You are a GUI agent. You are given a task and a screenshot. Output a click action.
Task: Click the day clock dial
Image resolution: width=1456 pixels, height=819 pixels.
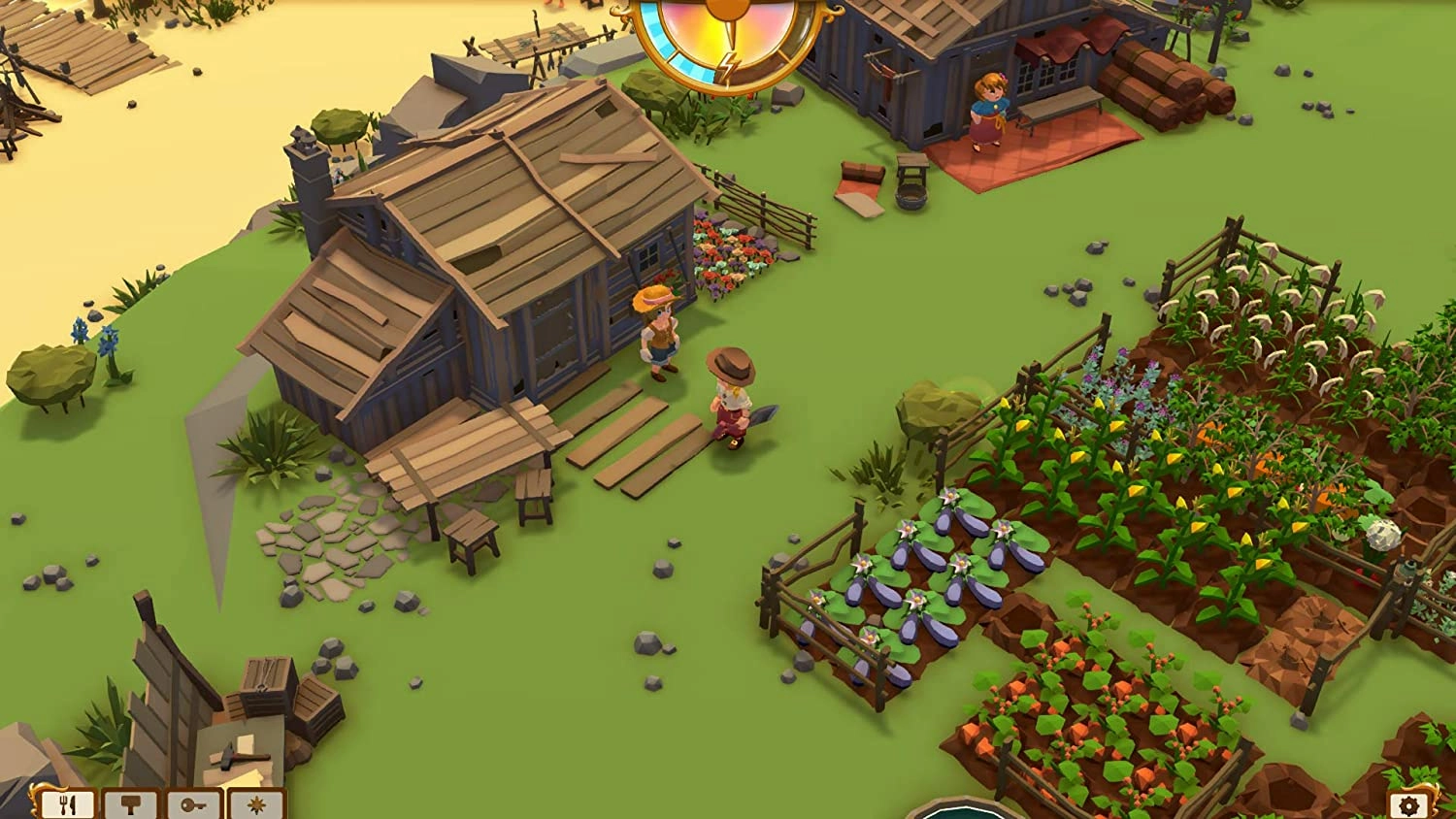click(726, 39)
